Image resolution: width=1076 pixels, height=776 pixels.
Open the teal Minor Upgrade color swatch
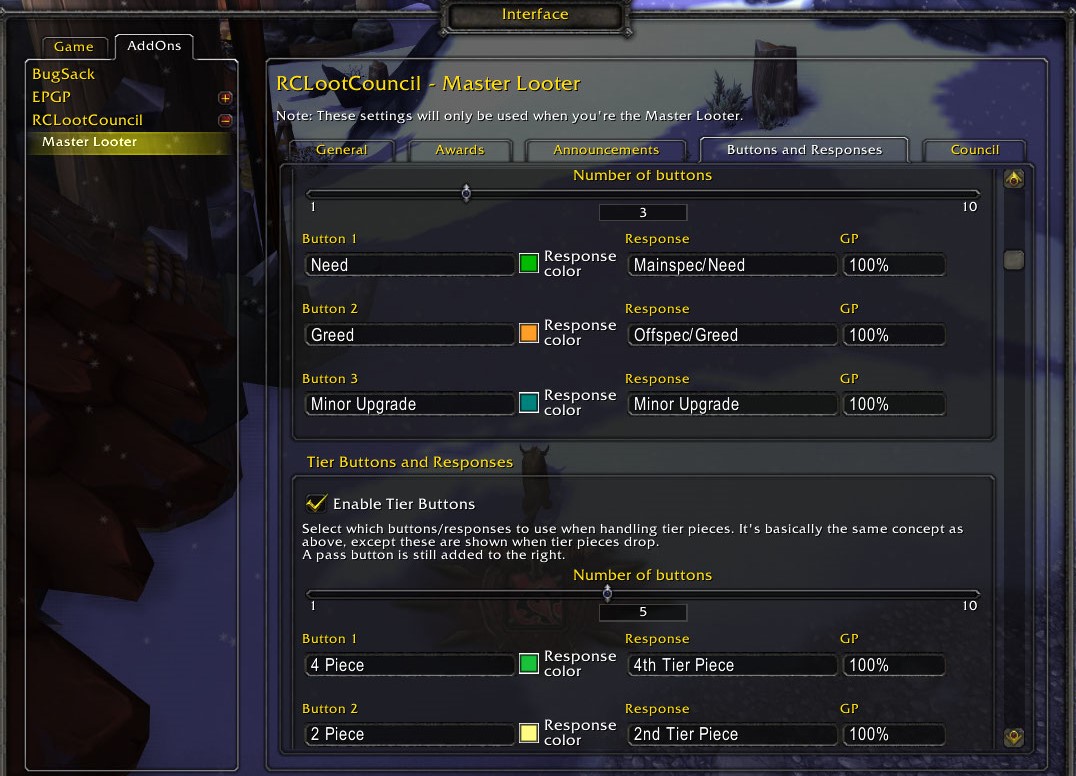pyautogui.click(x=529, y=403)
